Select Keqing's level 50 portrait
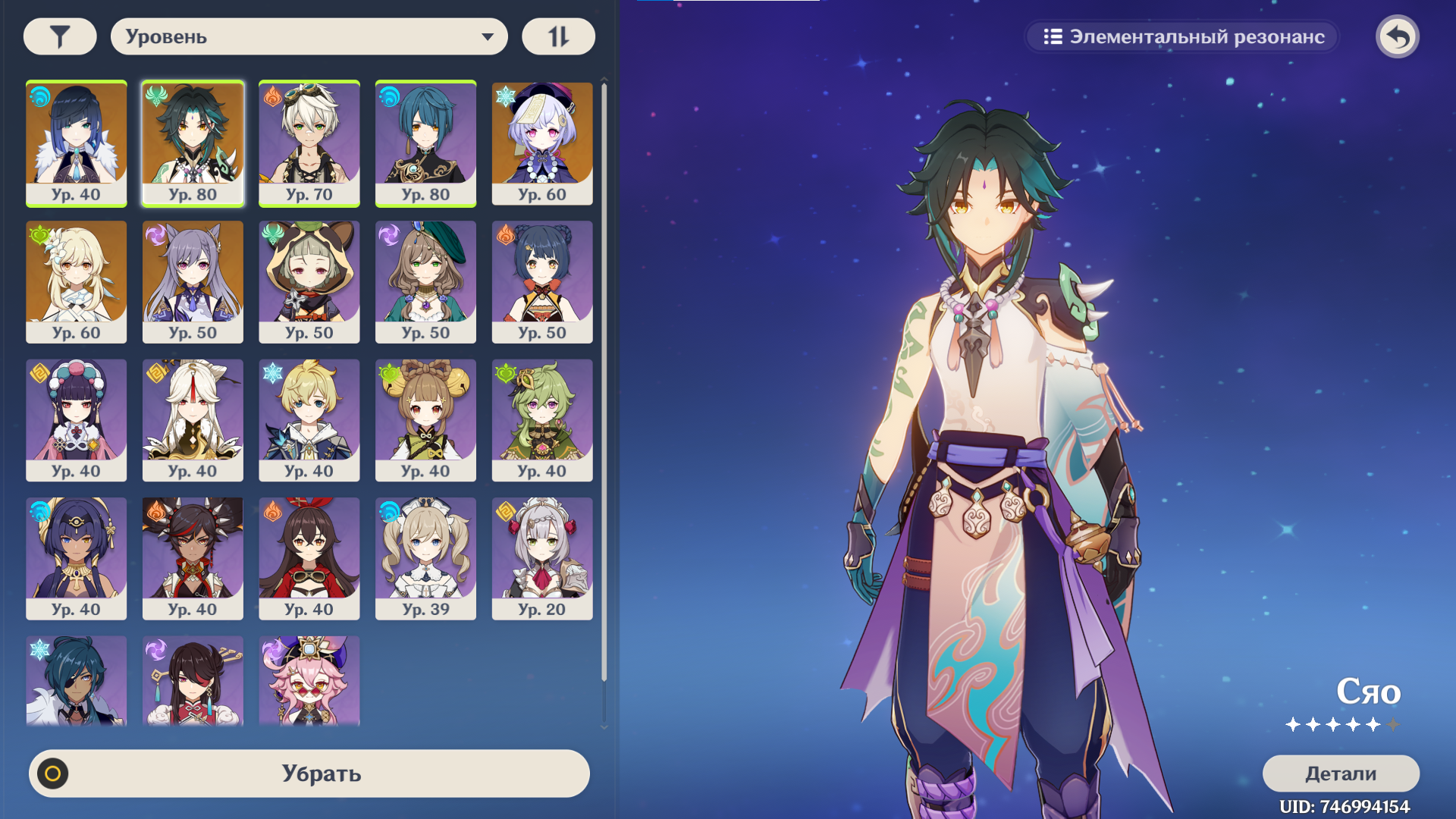1456x819 pixels. [193, 281]
